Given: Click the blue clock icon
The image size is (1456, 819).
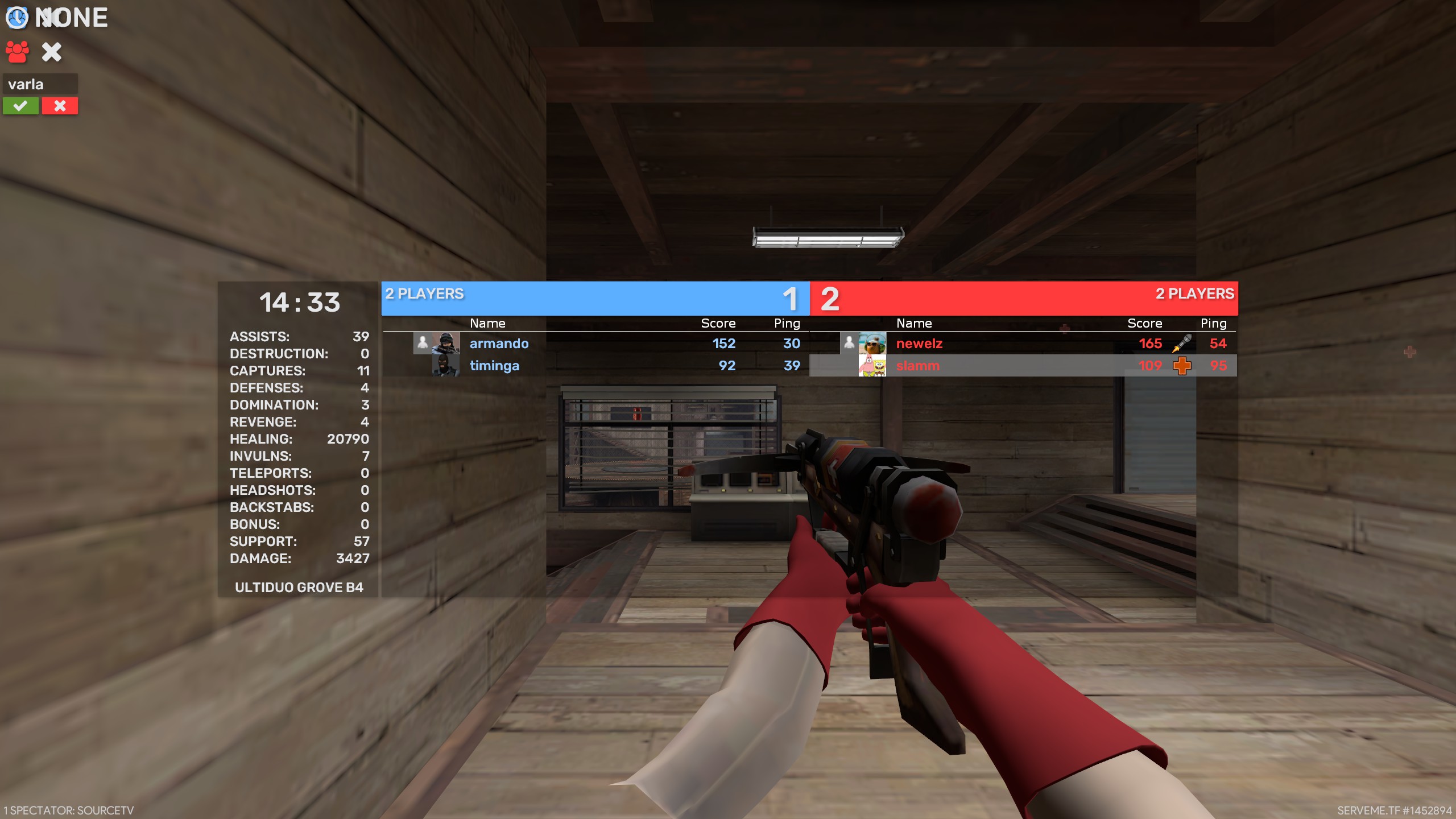Looking at the screenshot, I should [x=16, y=18].
